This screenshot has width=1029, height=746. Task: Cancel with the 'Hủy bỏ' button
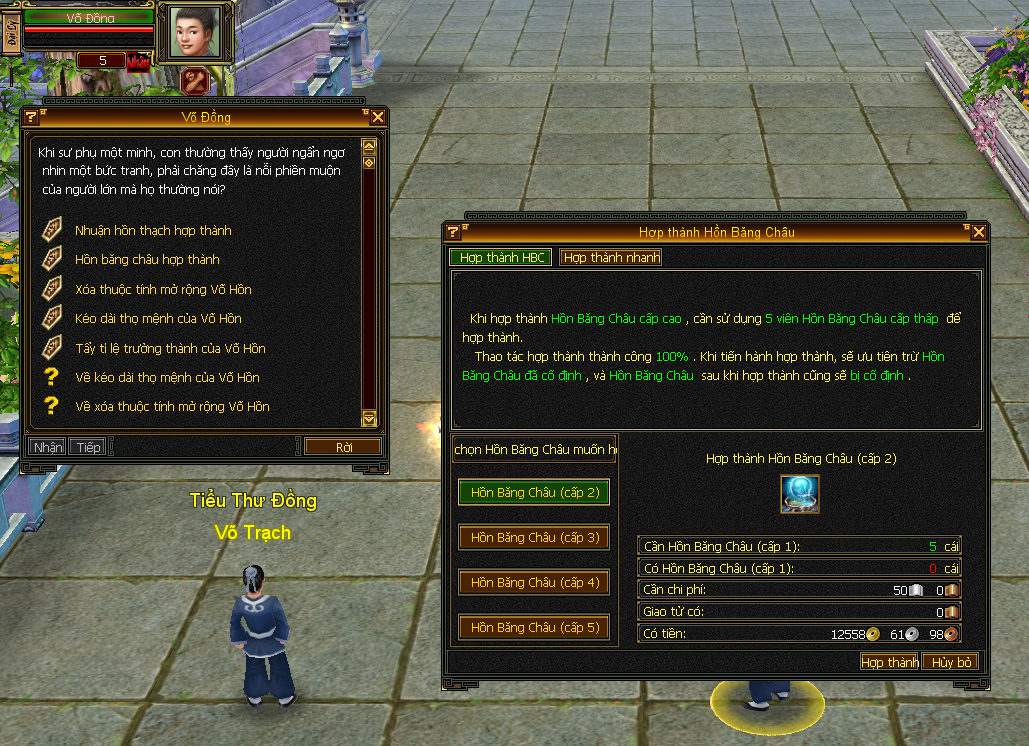(x=950, y=662)
